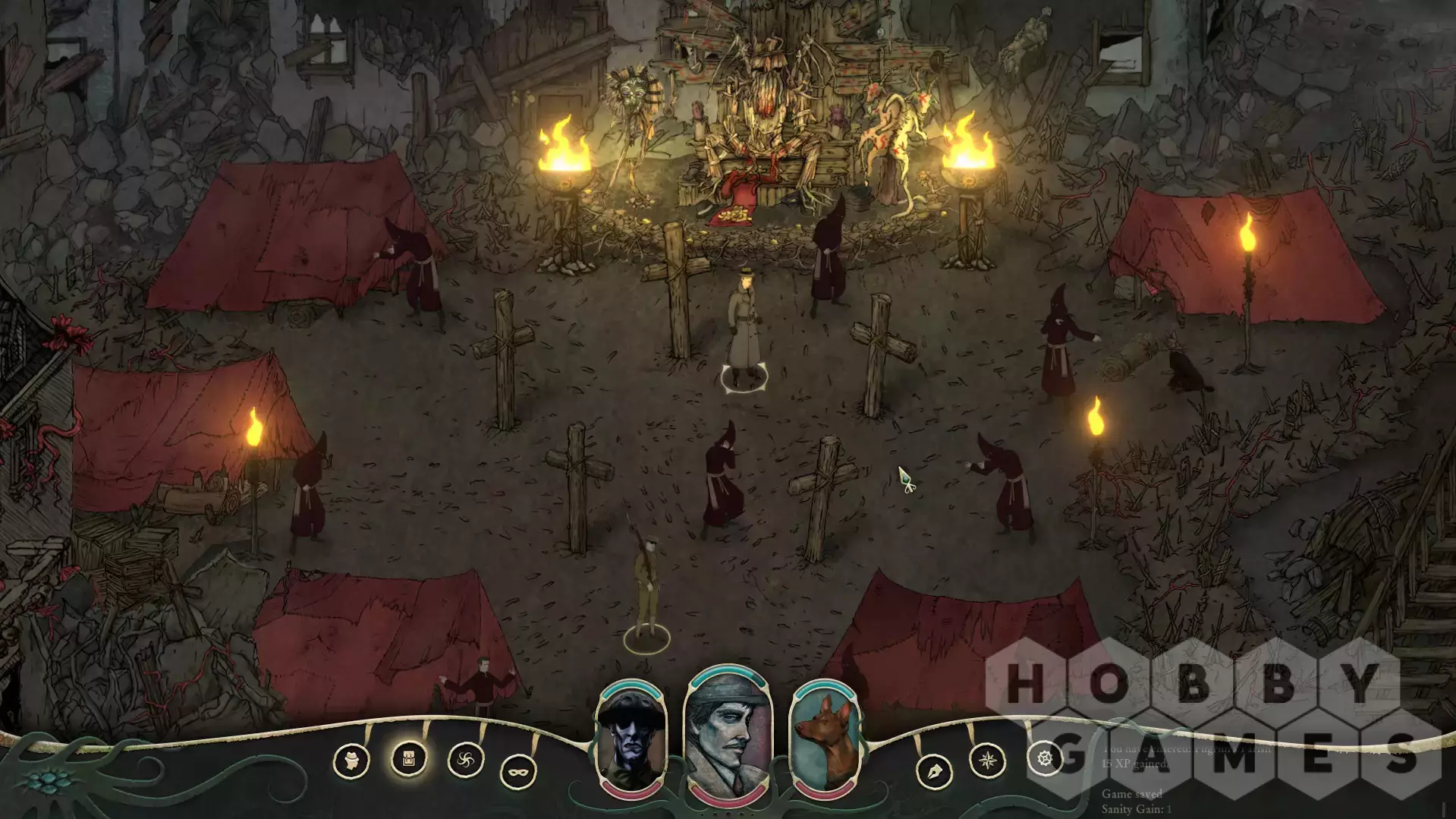The image size is (1456, 819).
Task: Select the dog companion portrait
Action: tap(825, 739)
